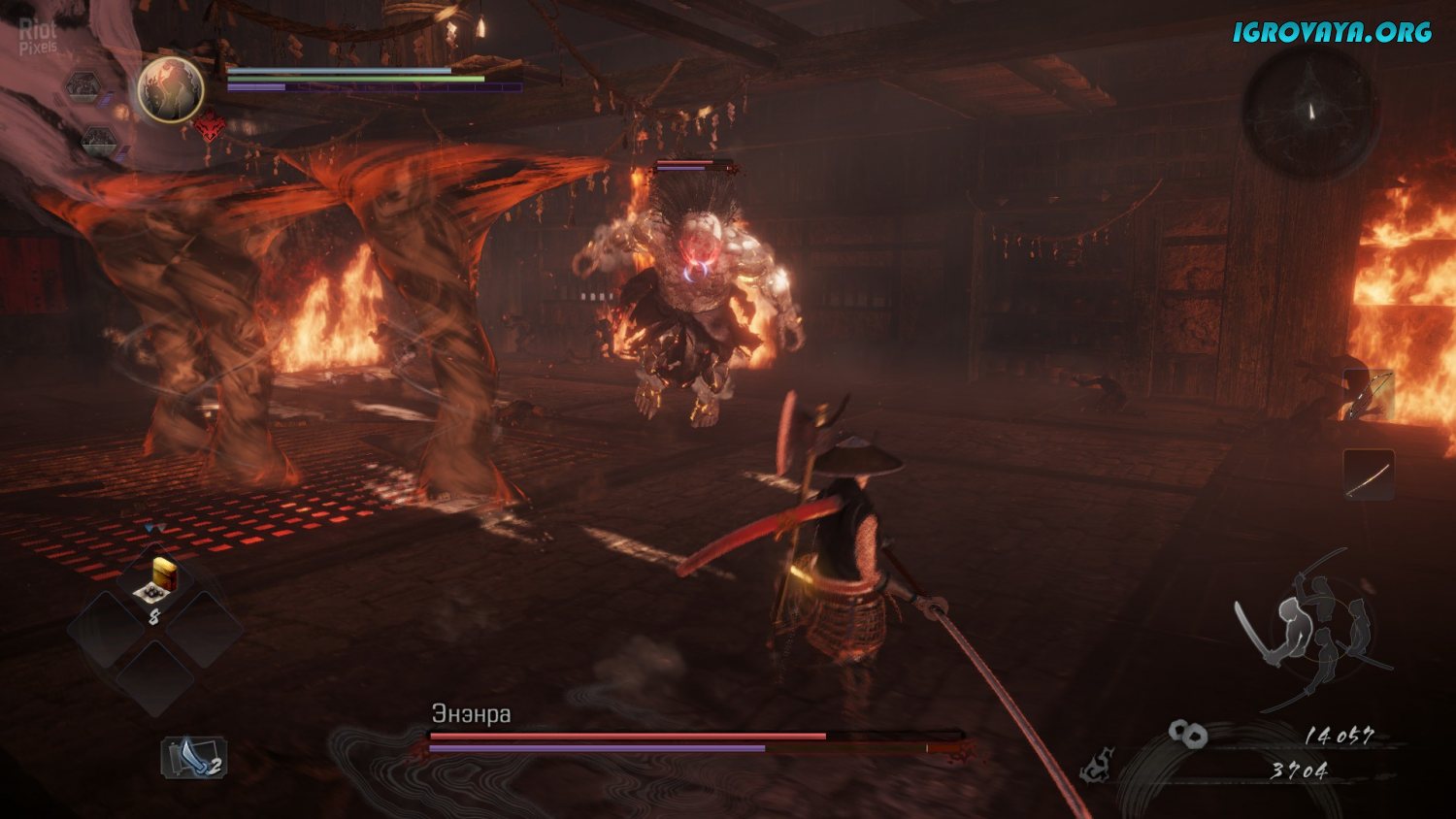
Task: Click the red demon mask status icon
Action: click(209, 127)
